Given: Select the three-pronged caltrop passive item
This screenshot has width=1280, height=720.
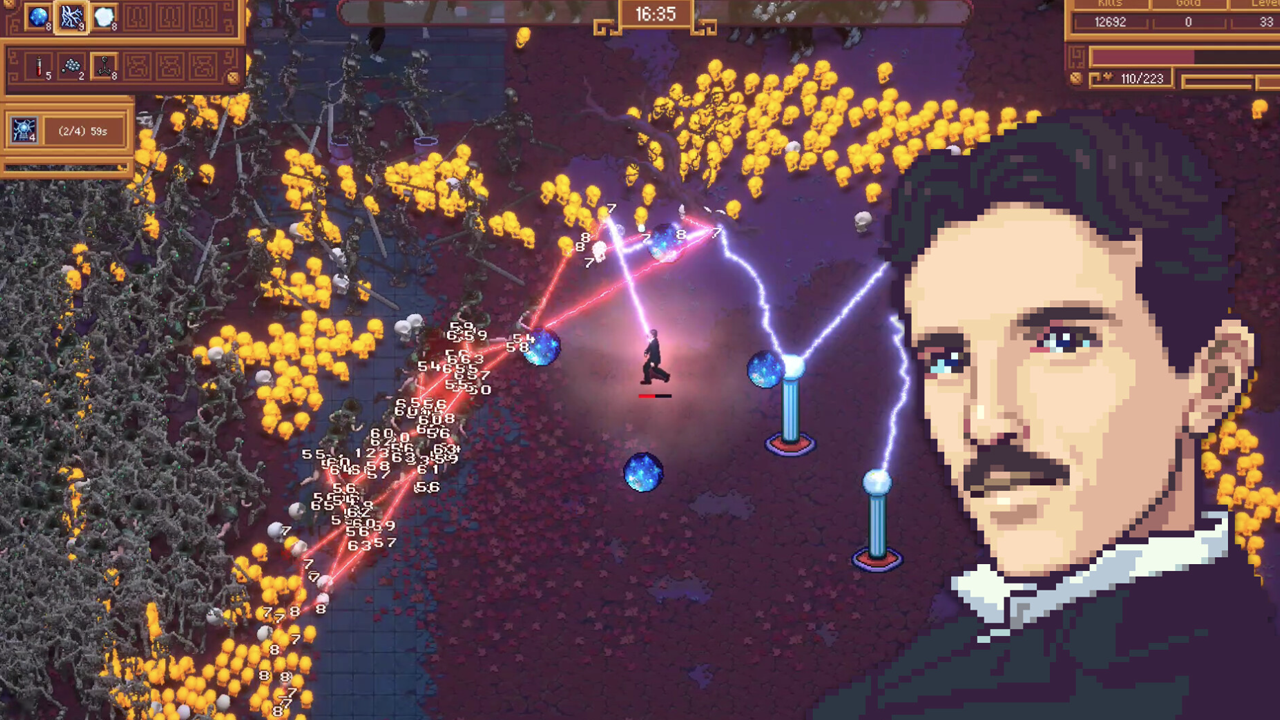Looking at the screenshot, I should click(x=104, y=67).
